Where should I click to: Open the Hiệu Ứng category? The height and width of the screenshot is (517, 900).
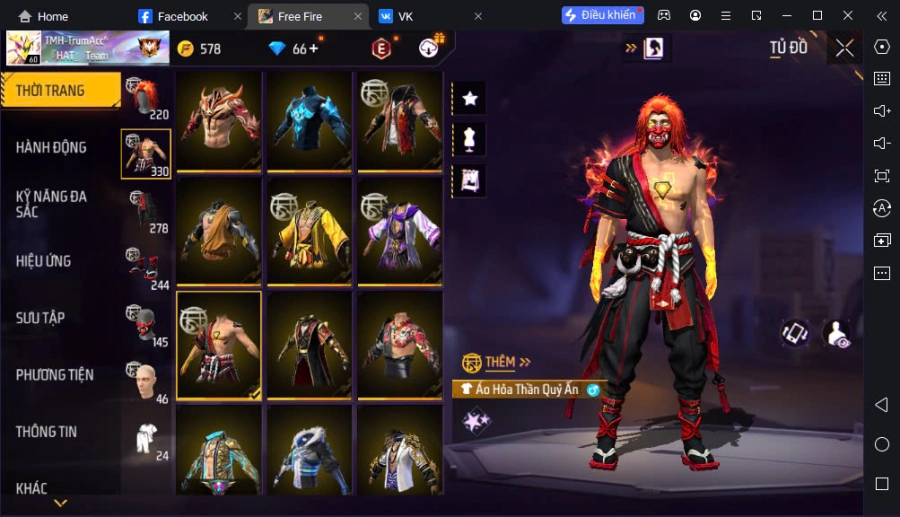(44, 261)
